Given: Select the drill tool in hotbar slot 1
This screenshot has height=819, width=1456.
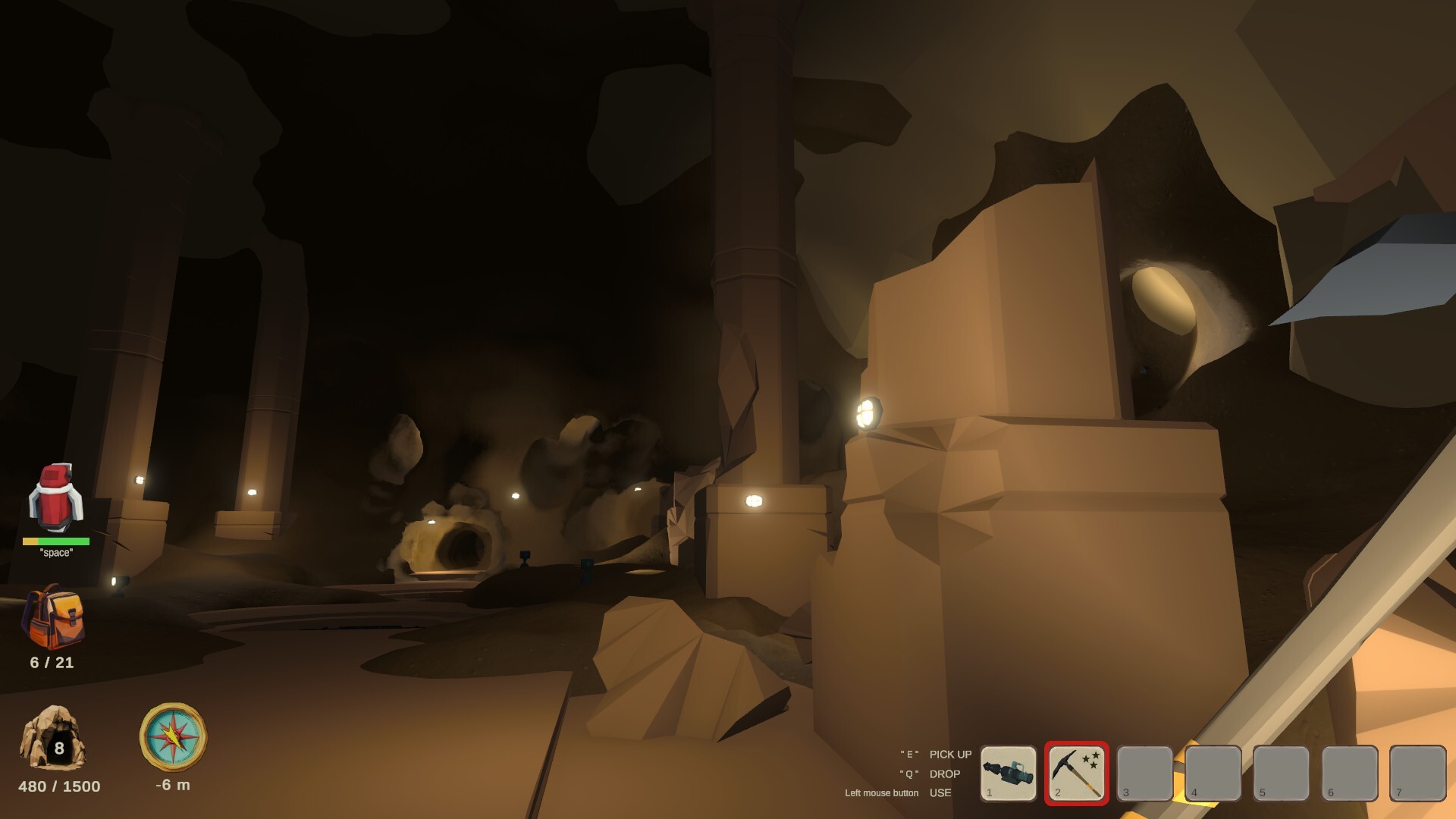Looking at the screenshot, I should (1009, 773).
